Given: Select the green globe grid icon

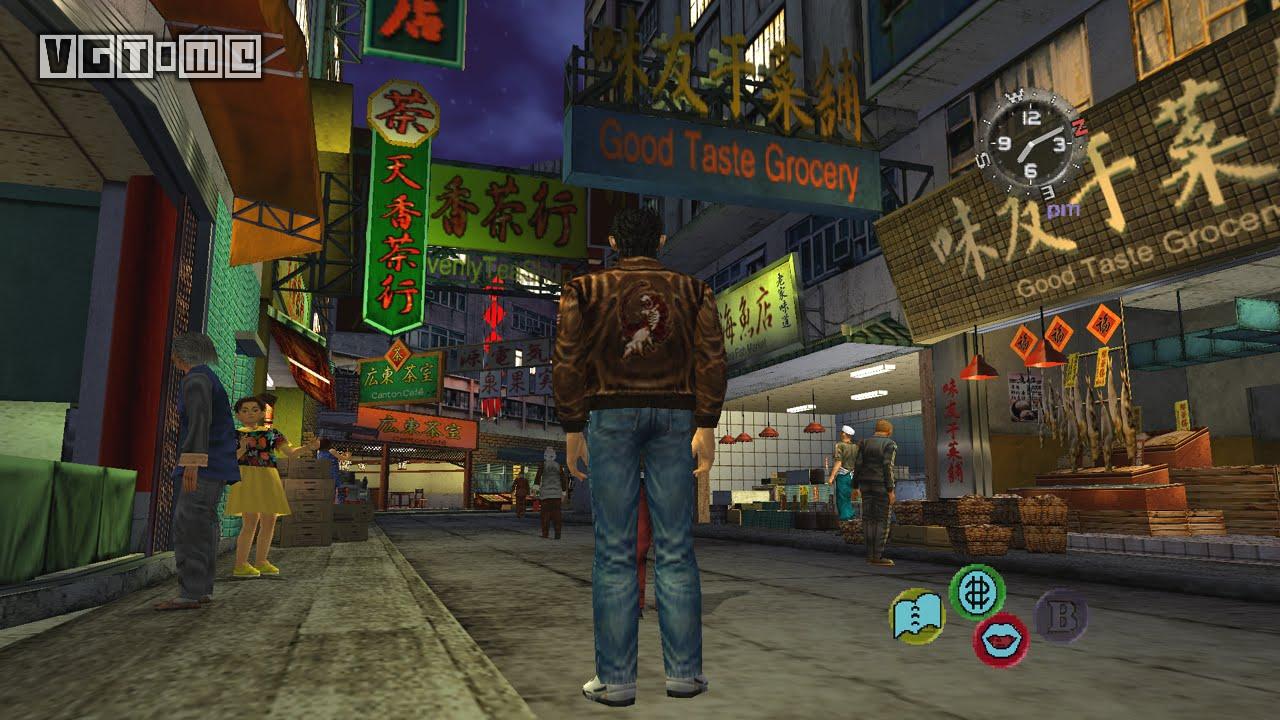Looking at the screenshot, I should coord(976,592).
